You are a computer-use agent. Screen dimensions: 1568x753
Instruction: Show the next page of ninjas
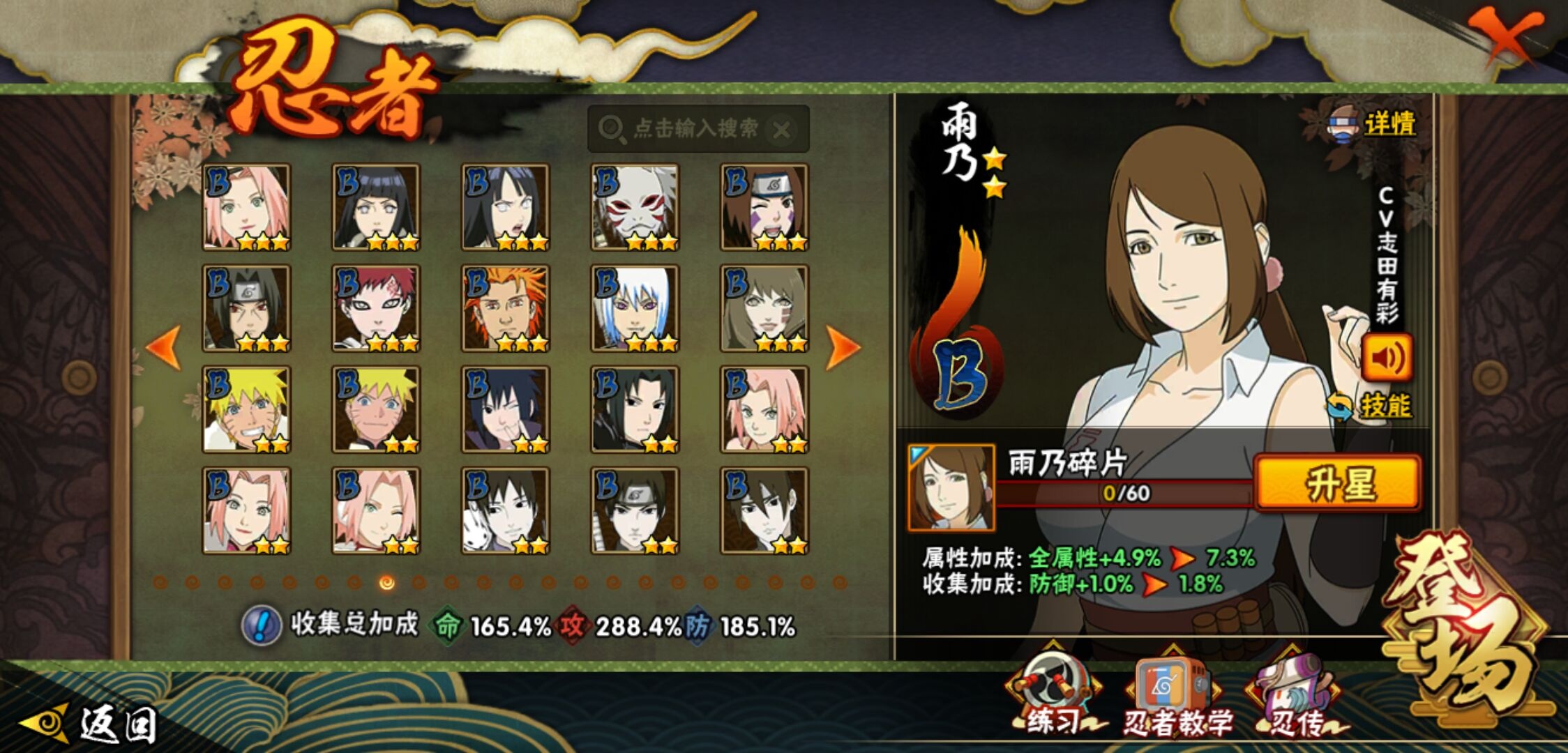coord(842,347)
